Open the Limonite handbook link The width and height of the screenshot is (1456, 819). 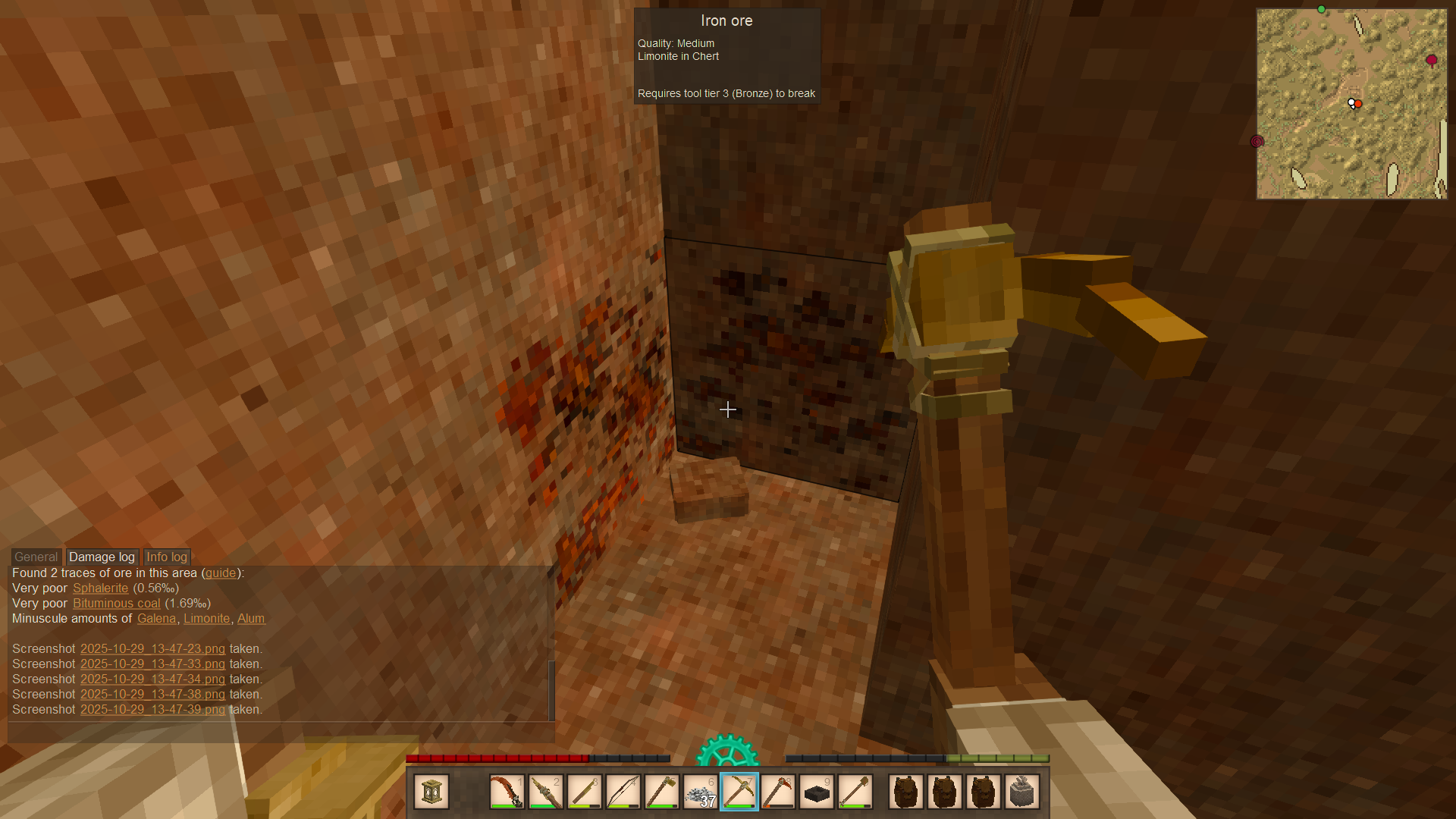[206, 619]
